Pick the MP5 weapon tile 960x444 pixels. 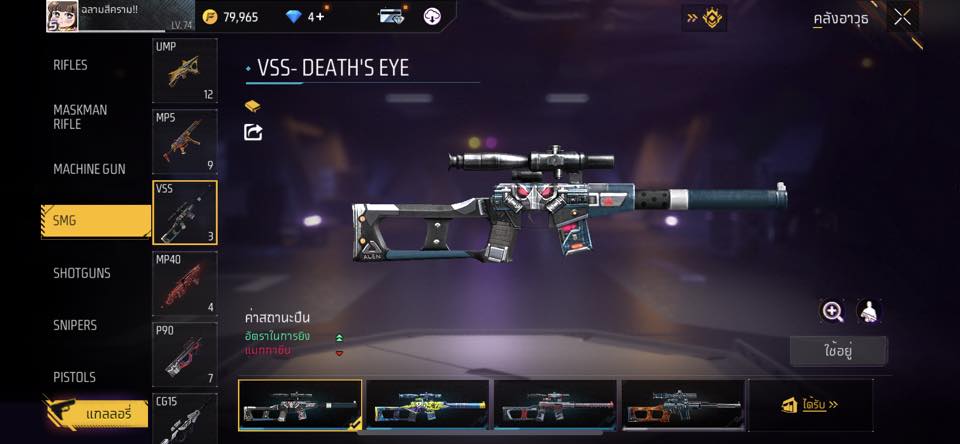coord(184,141)
